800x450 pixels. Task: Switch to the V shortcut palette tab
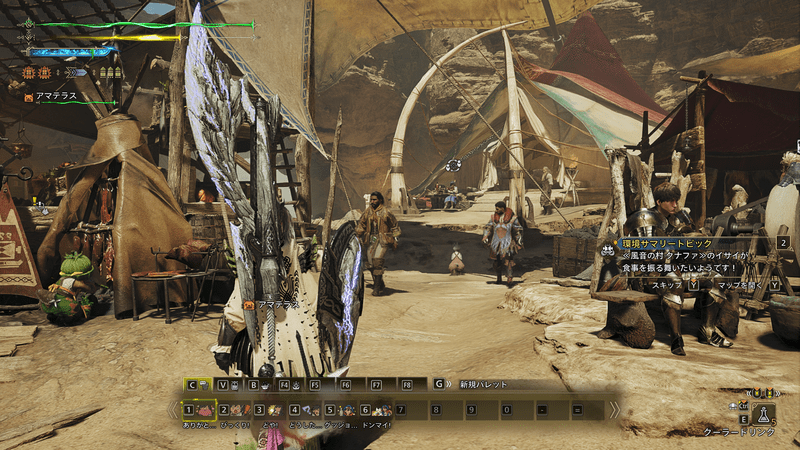pyautogui.click(x=226, y=384)
